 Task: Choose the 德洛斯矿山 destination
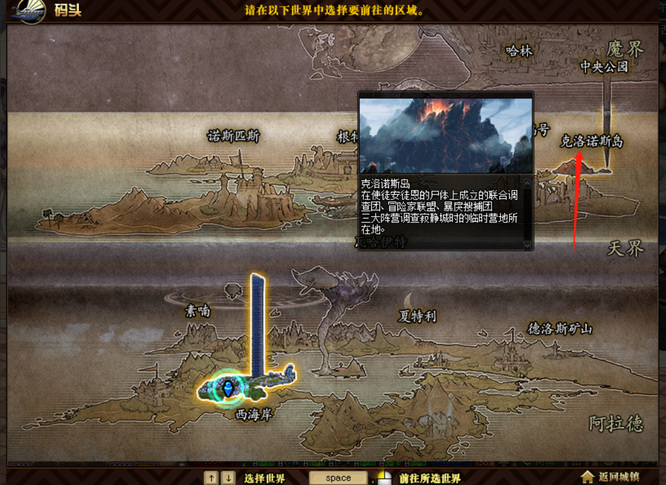point(560,329)
